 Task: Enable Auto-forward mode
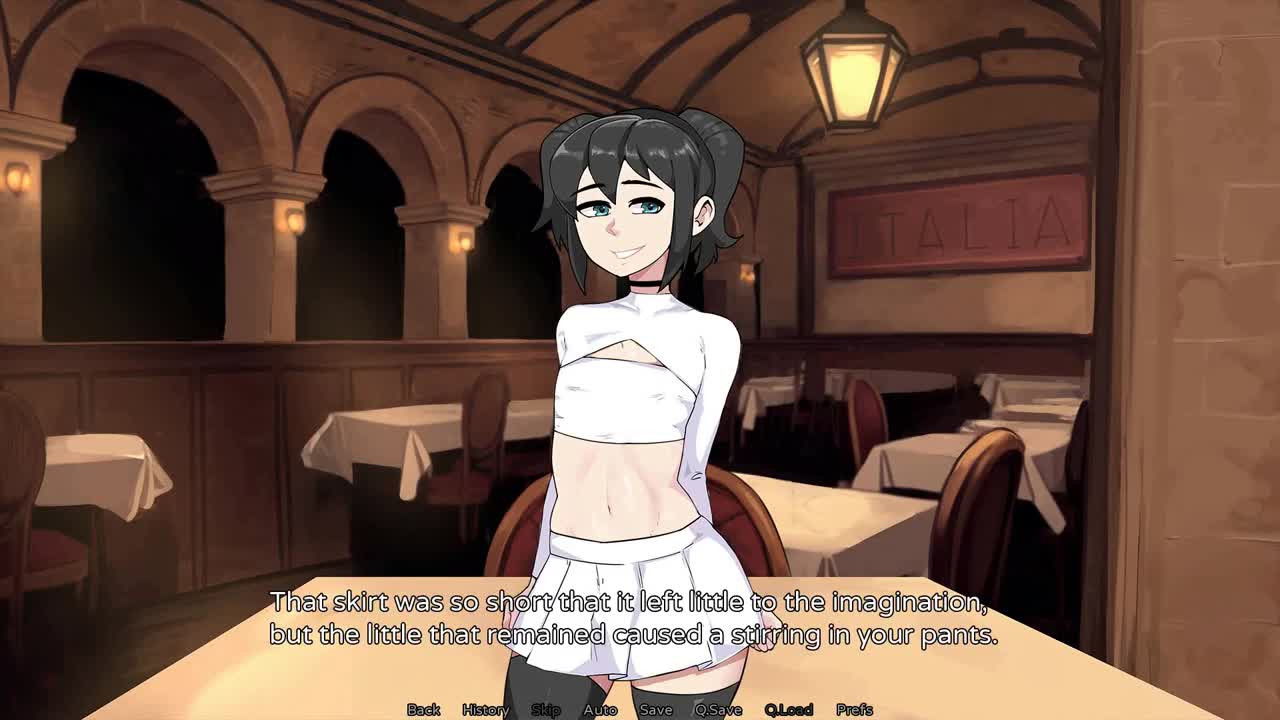(x=599, y=708)
